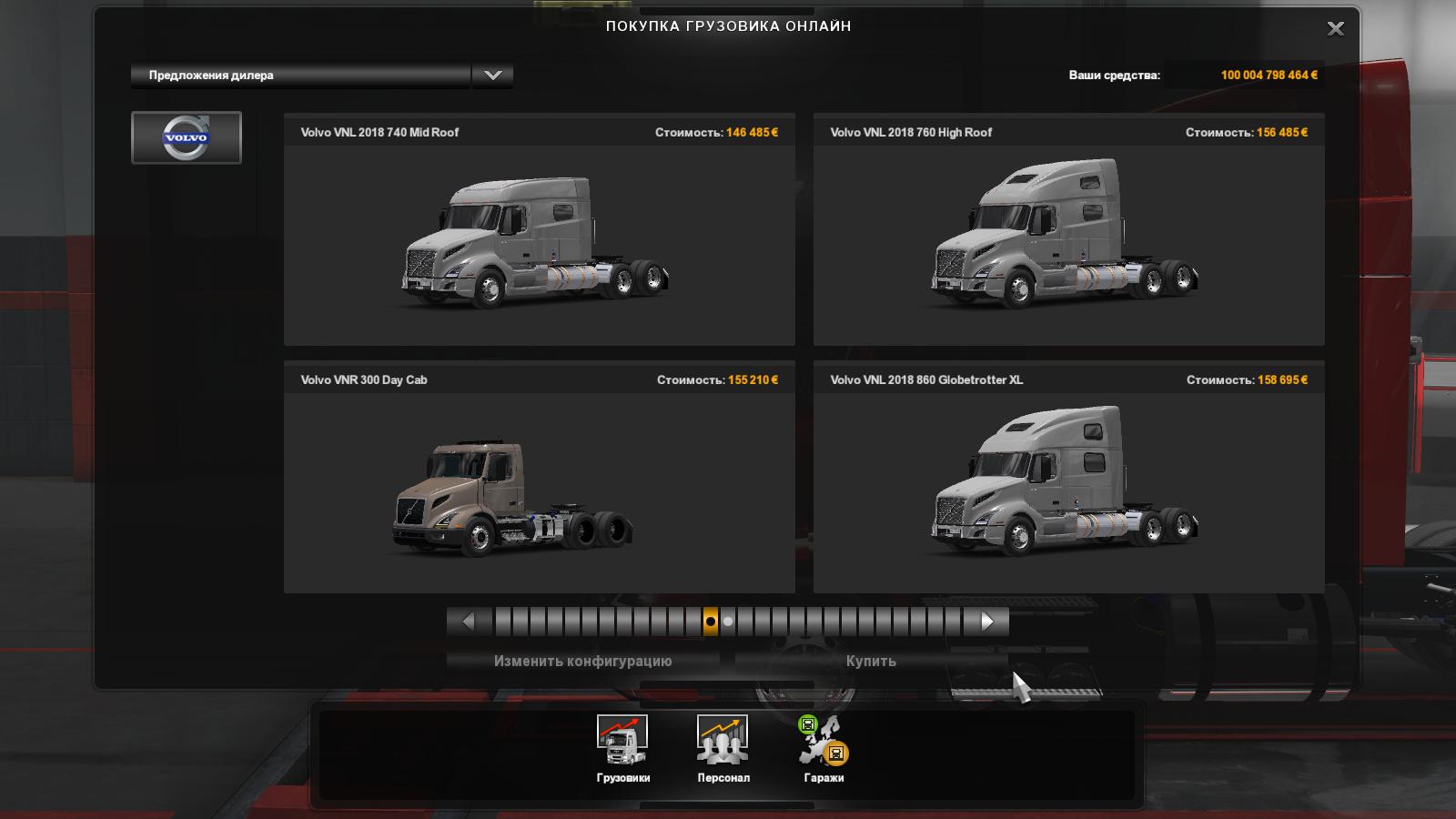Select Грузовики label at bottom

click(624, 779)
